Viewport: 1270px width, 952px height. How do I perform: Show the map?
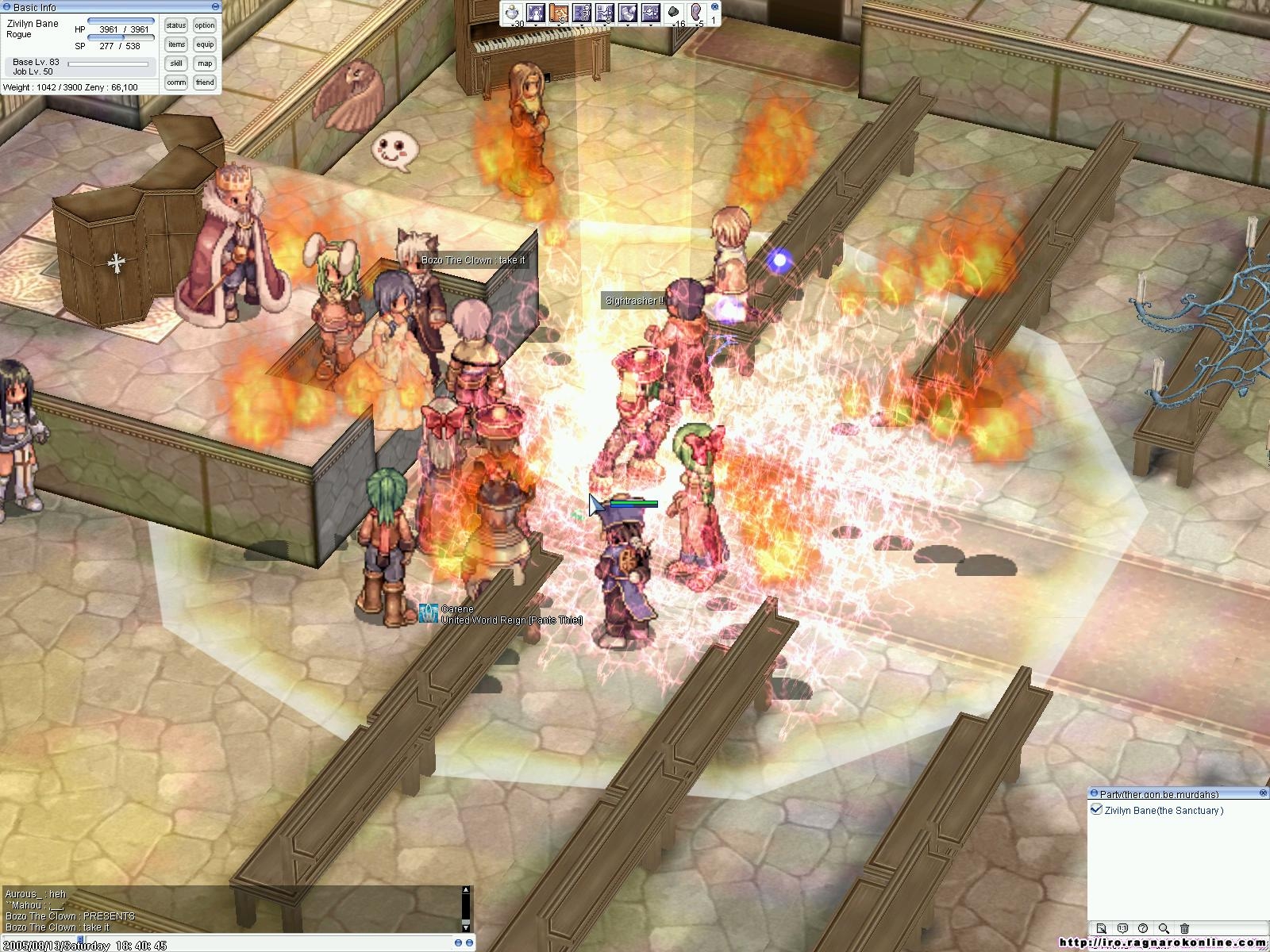[x=205, y=63]
